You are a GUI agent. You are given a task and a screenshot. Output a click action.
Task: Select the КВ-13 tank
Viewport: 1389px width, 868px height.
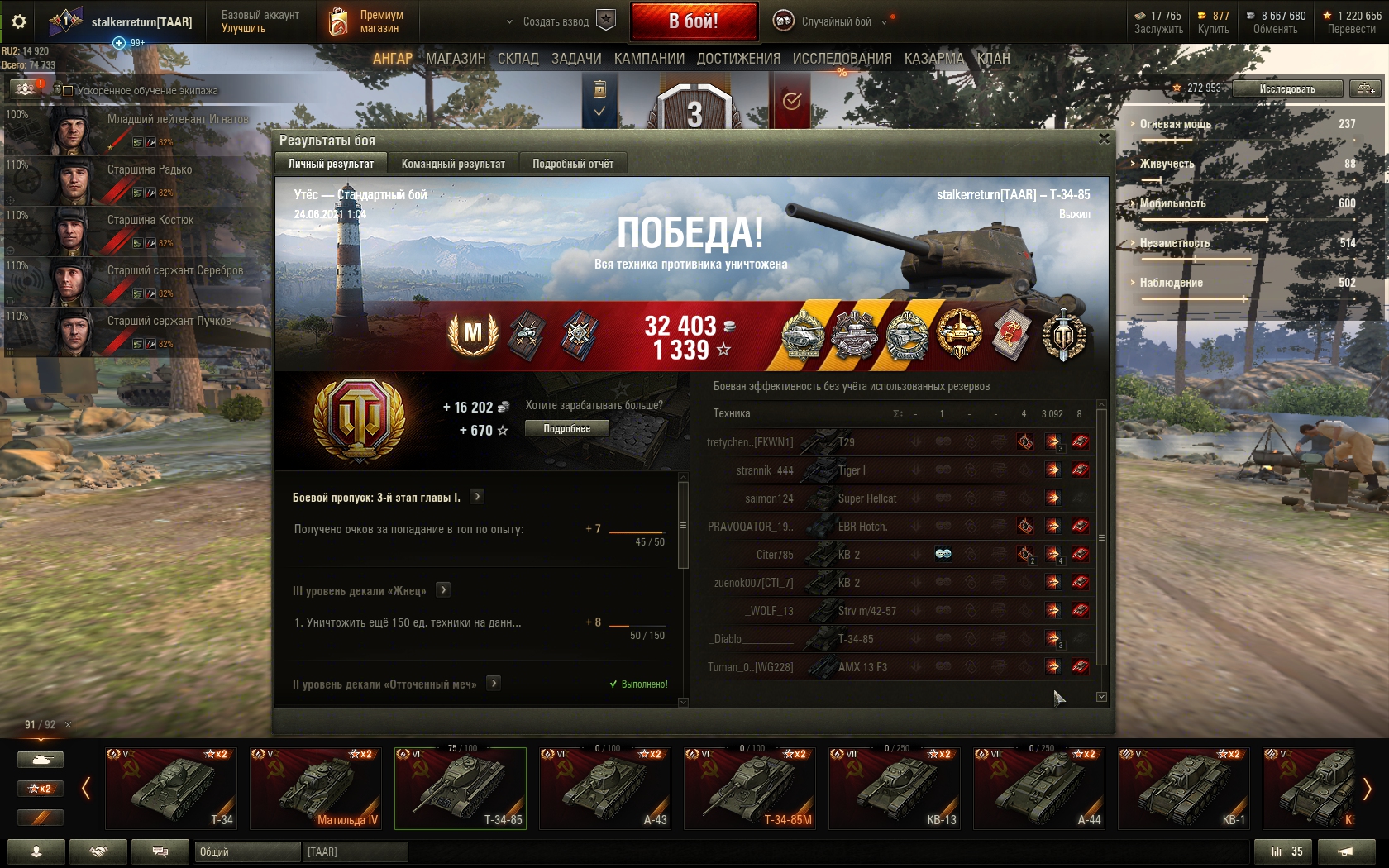point(895,788)
